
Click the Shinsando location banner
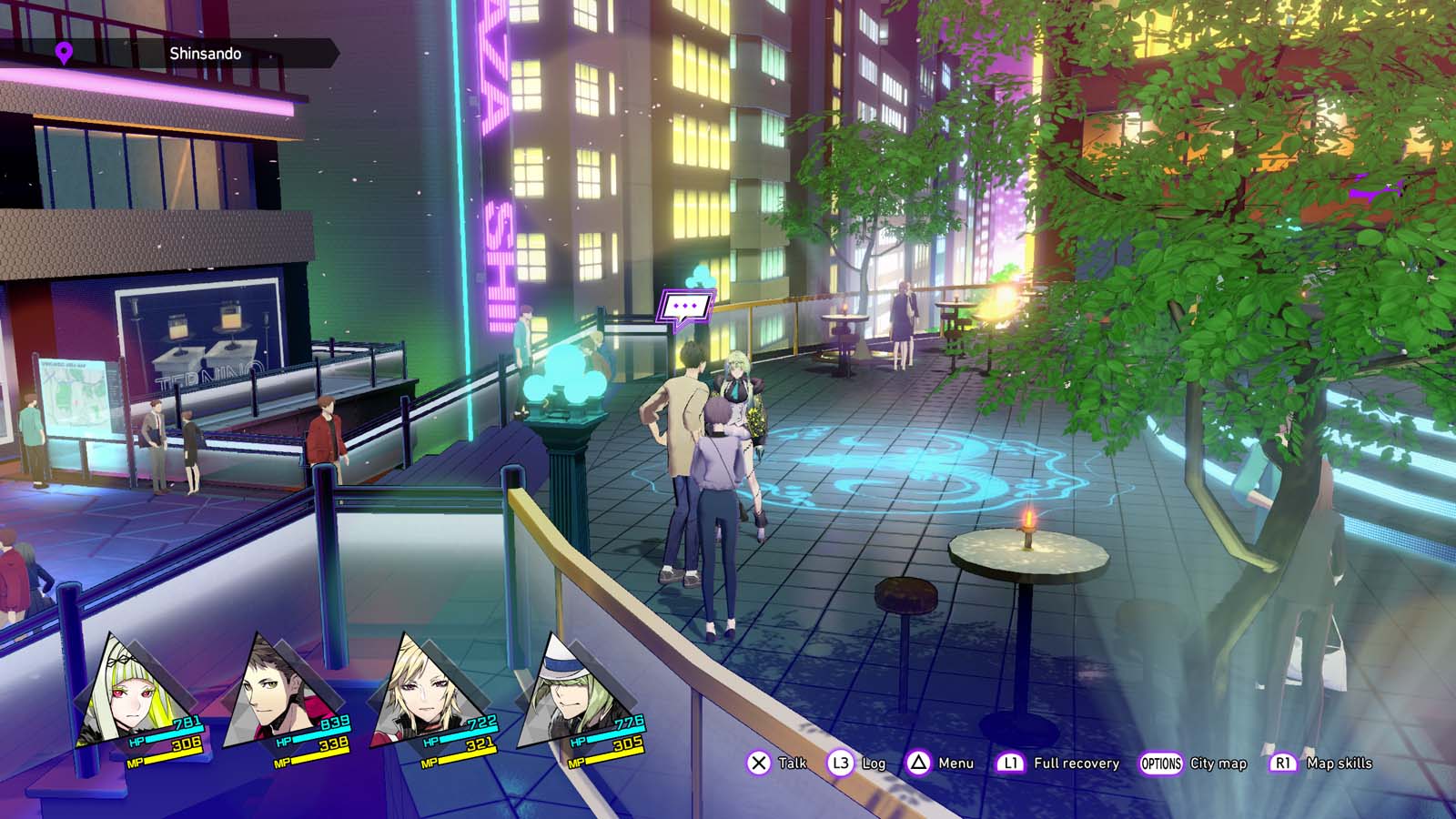(205, 54)
